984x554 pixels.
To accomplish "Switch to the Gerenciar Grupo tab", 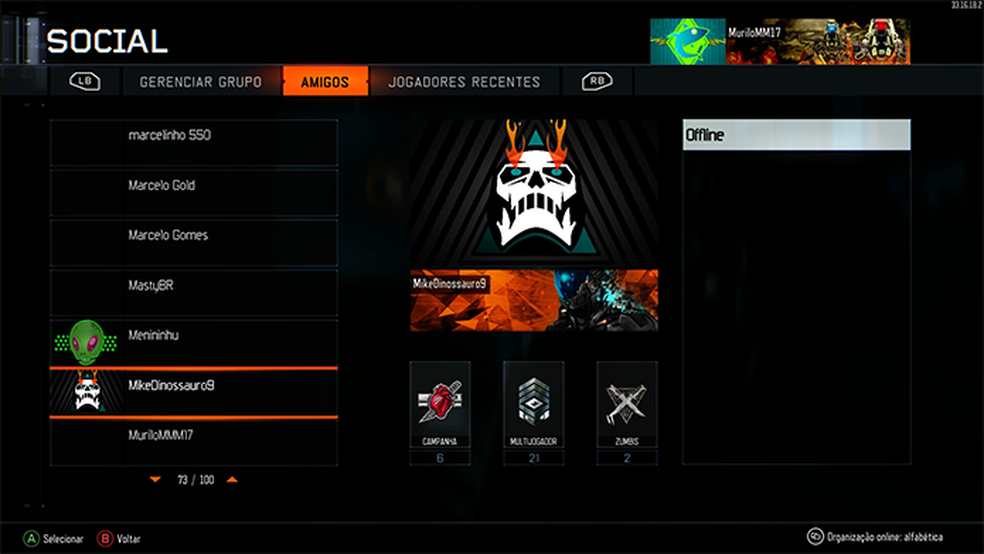I will (200, 82).
